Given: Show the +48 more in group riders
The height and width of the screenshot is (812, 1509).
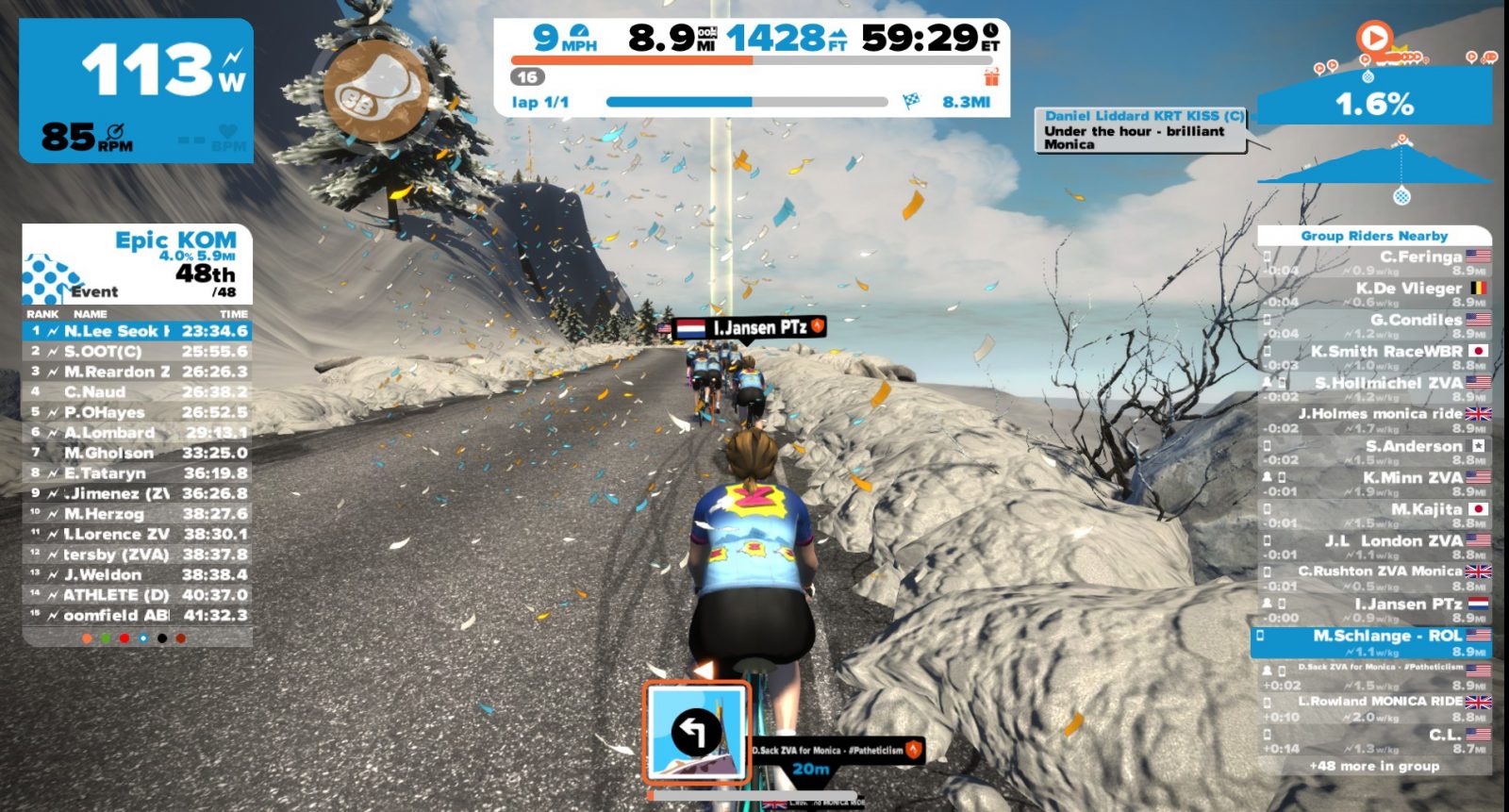Looking at the screenshot, I should click(x=1374, y=766).
